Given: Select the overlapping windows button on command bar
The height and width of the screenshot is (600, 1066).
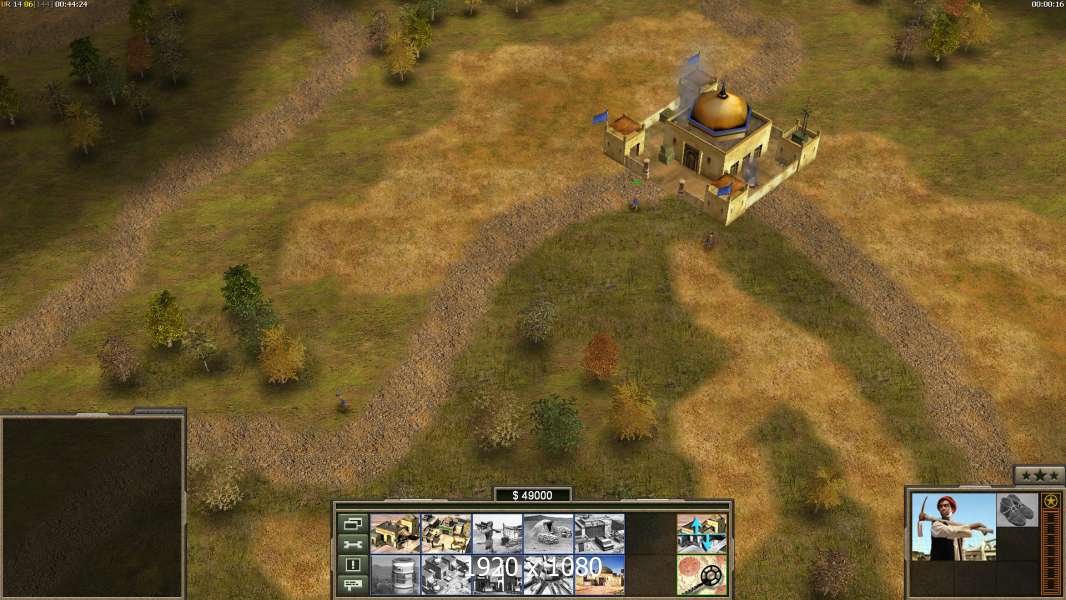Looking at the screenshot, I should (x=352, y=523).
